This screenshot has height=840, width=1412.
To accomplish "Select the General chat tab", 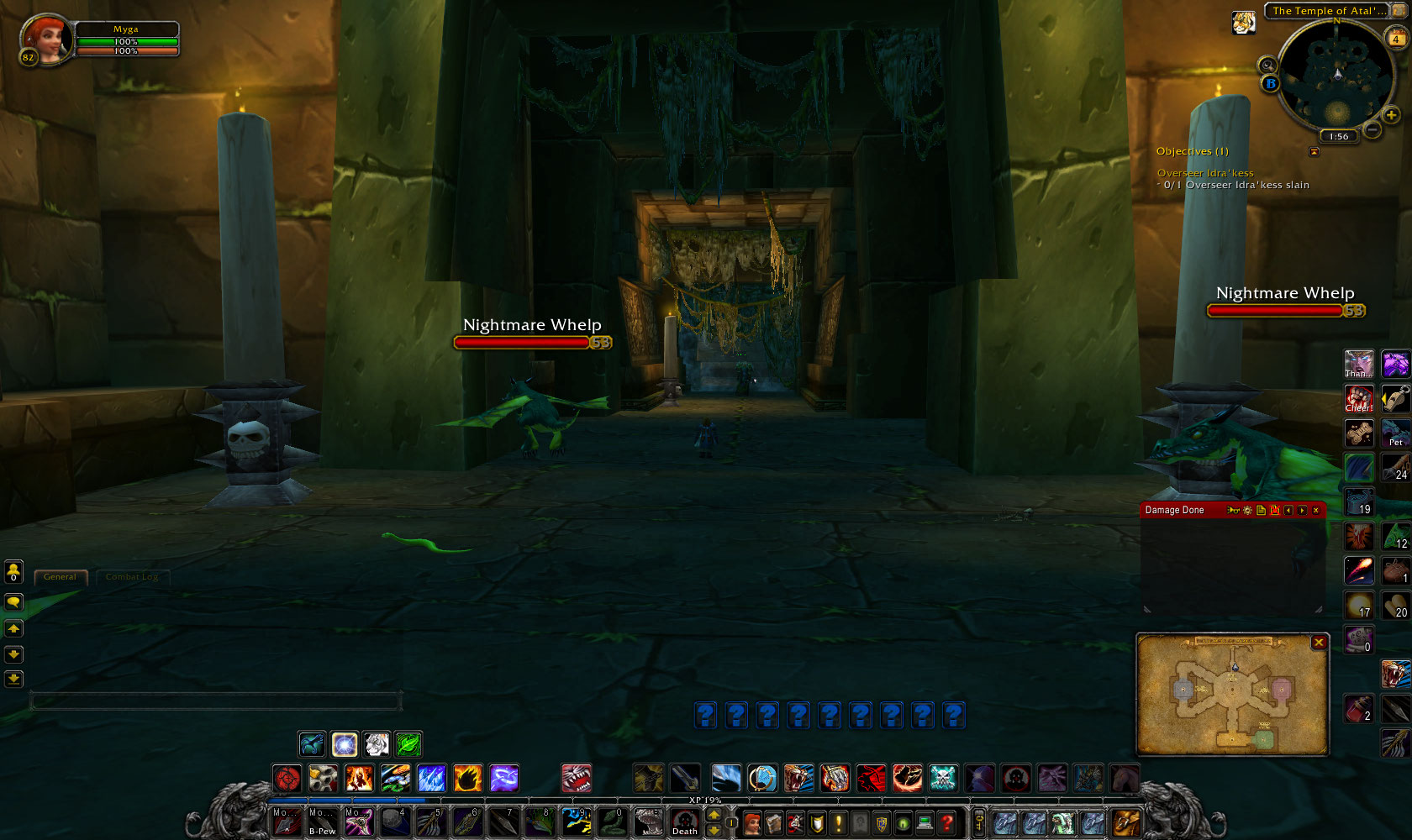I will click(60, 577).
